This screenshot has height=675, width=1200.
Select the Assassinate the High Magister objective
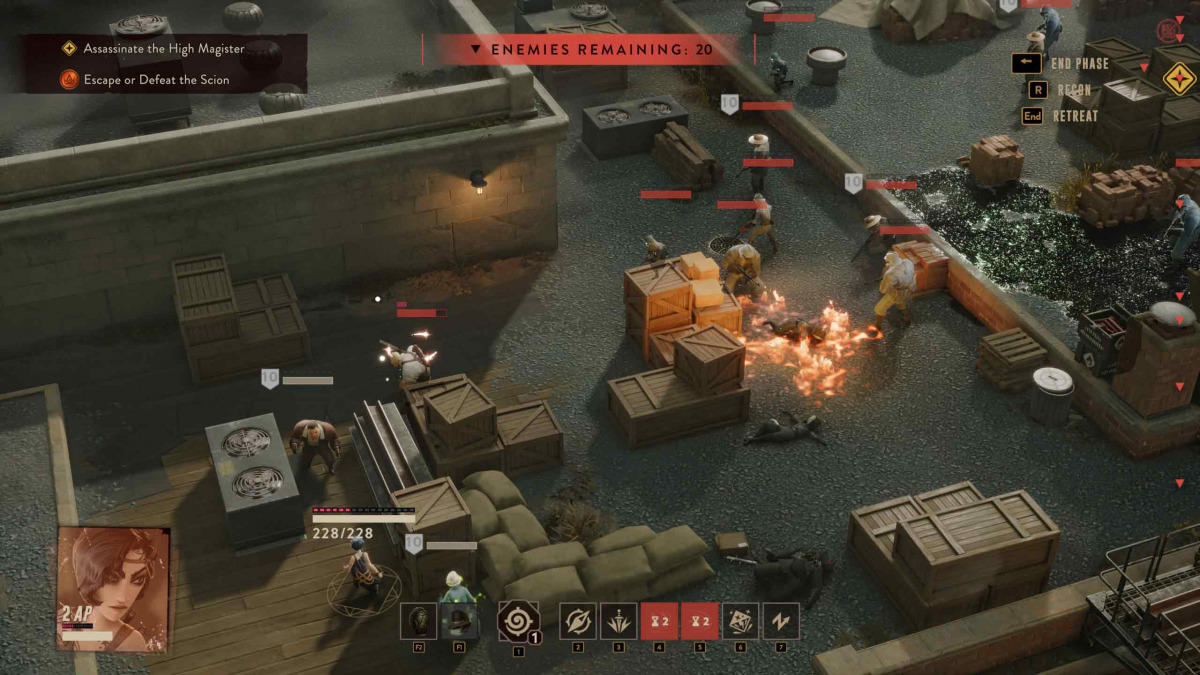(x=156, y=48)
